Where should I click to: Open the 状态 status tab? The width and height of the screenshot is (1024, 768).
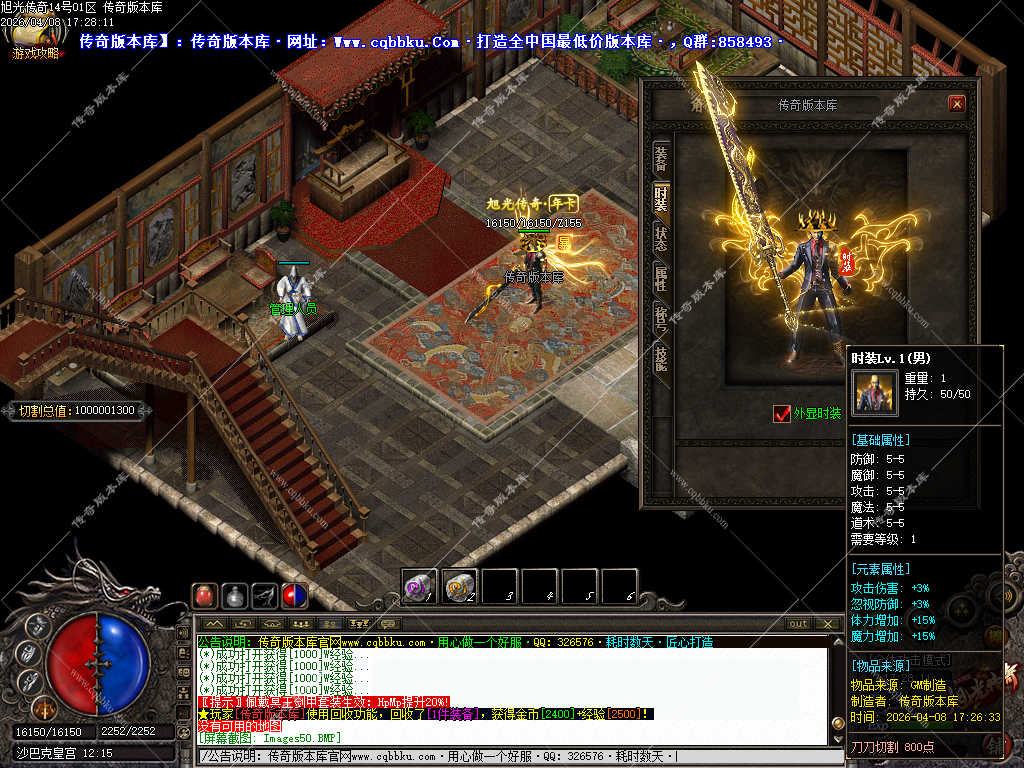click(x=660, y=237)
